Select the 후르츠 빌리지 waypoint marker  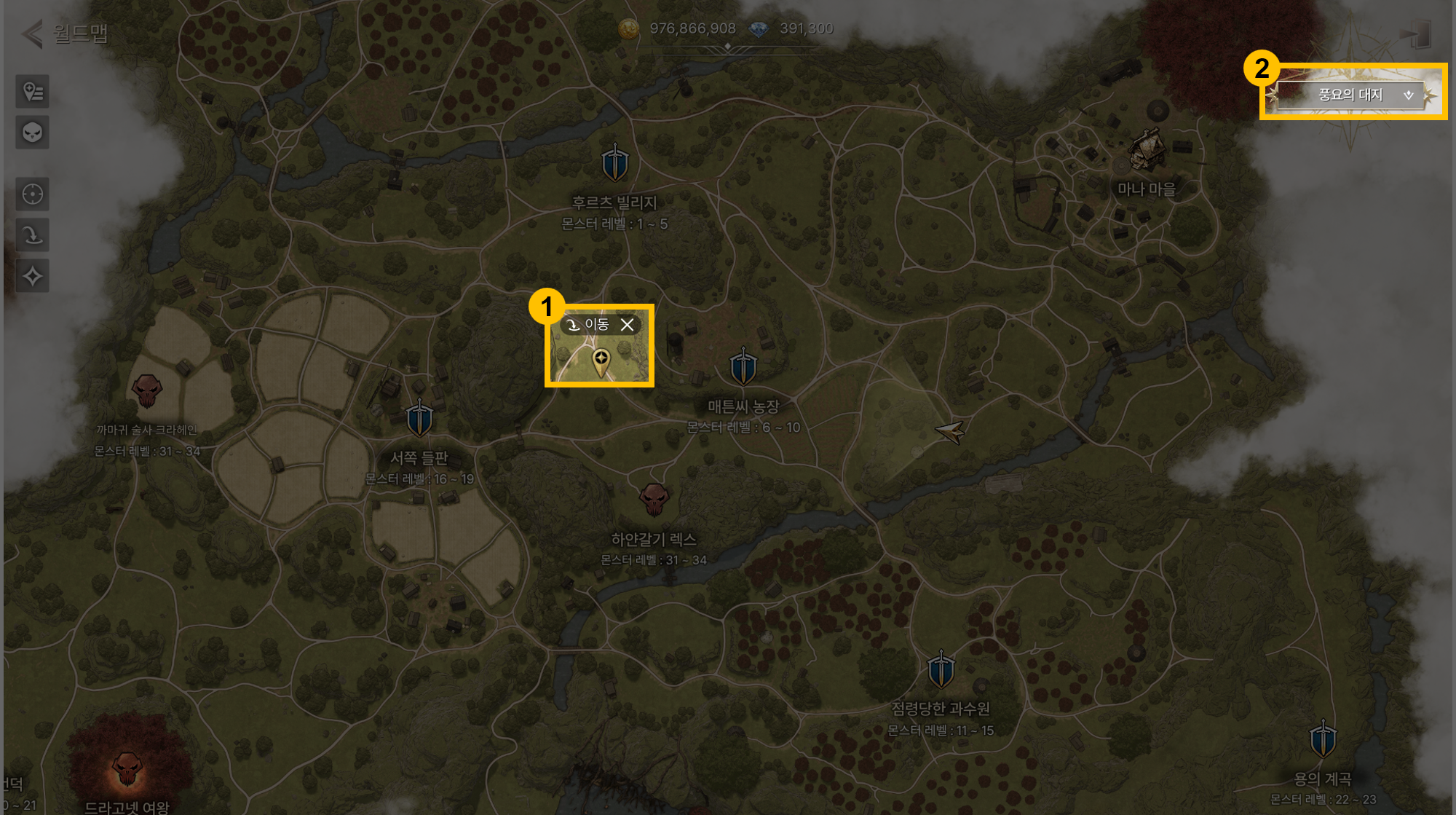[x=614, y=162]
